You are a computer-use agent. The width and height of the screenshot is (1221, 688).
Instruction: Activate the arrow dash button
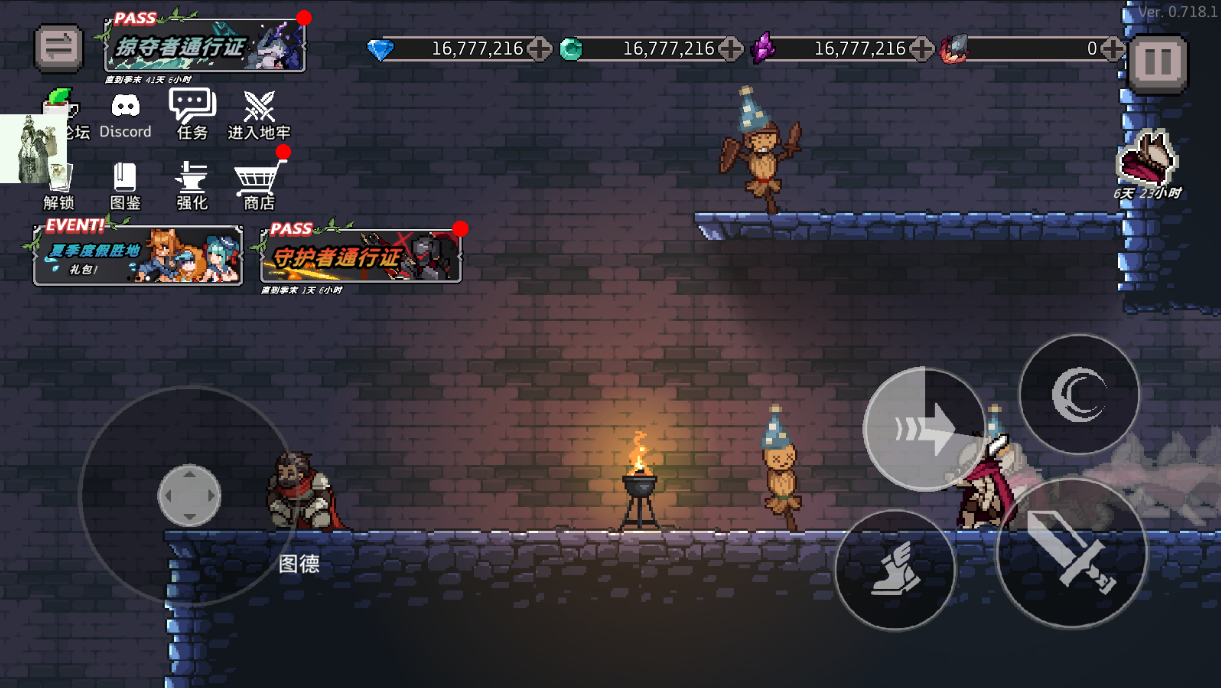coord(924,429)
